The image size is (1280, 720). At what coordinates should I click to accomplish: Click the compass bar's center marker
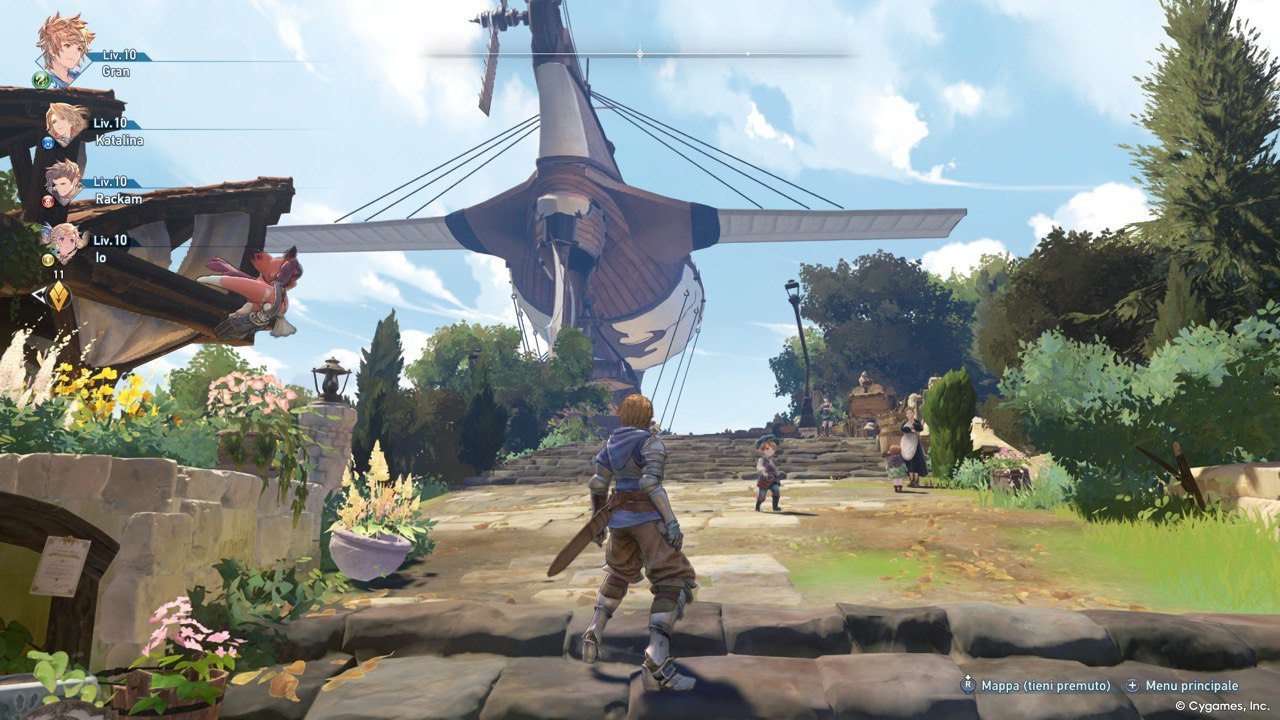coord(640,53)
